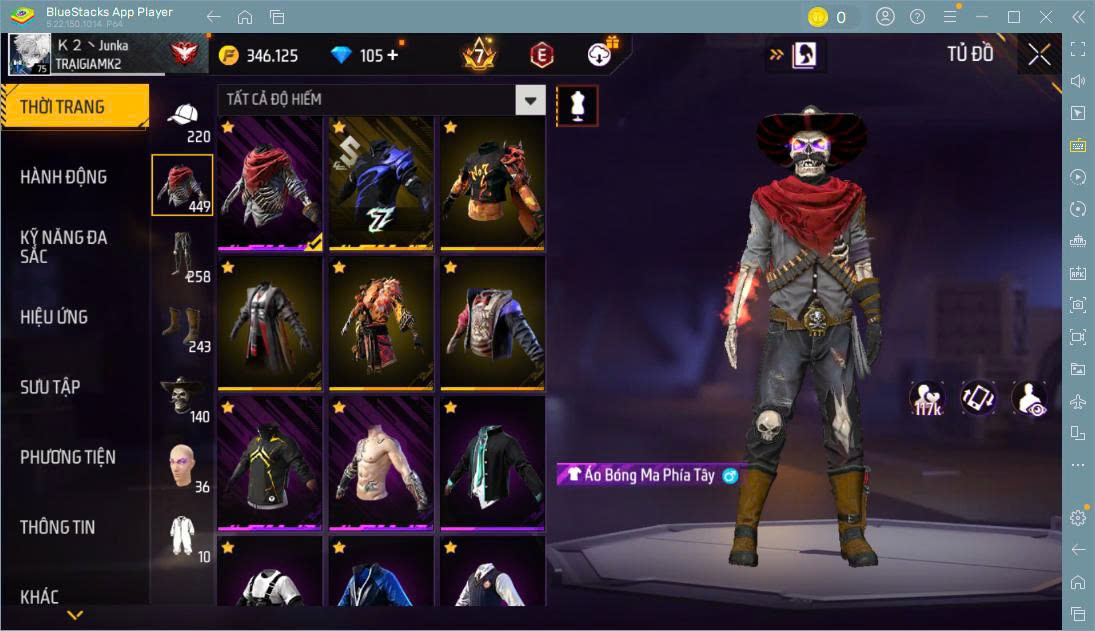Open the face subcategory
Viewport: 1095px width, 631px height.
[181, 465]
